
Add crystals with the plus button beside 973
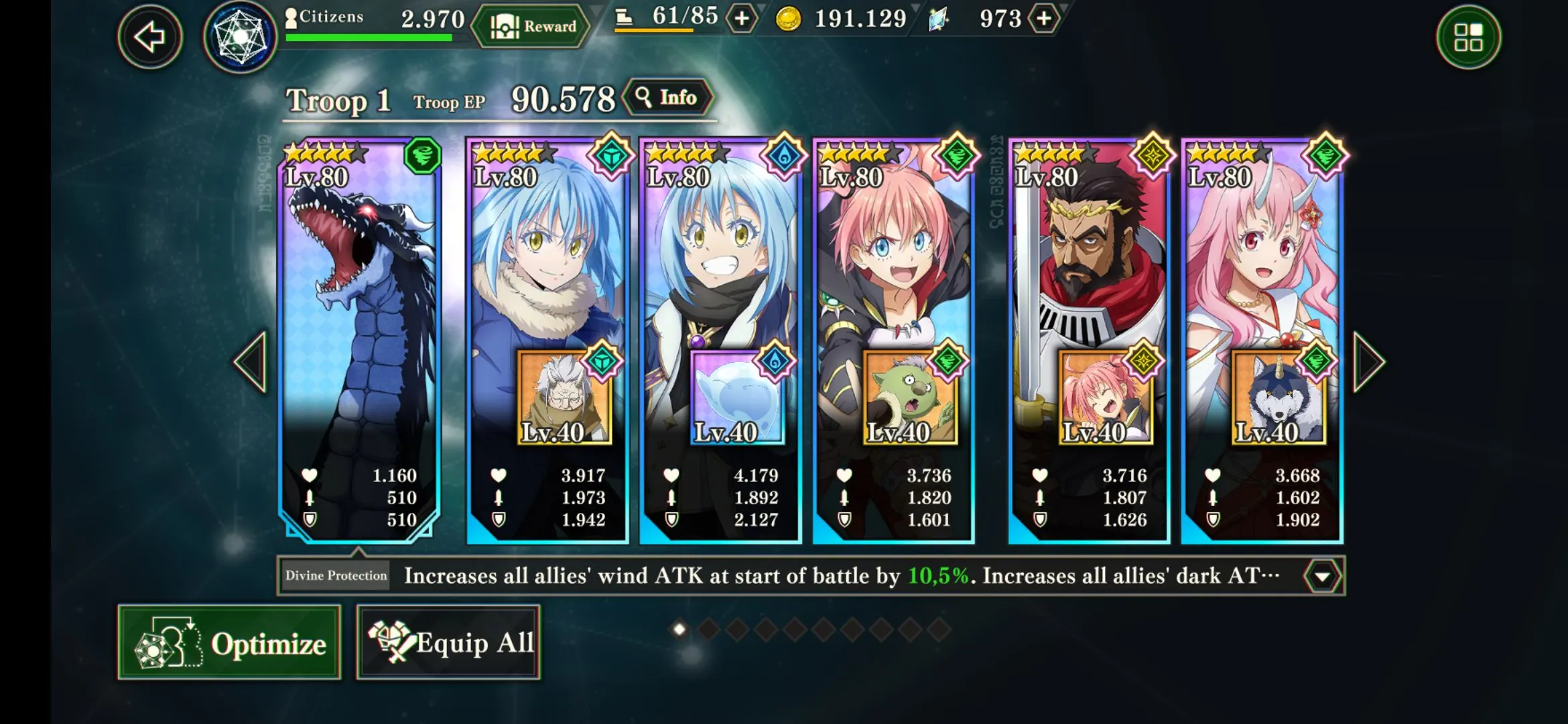[x=1044, y=19]
